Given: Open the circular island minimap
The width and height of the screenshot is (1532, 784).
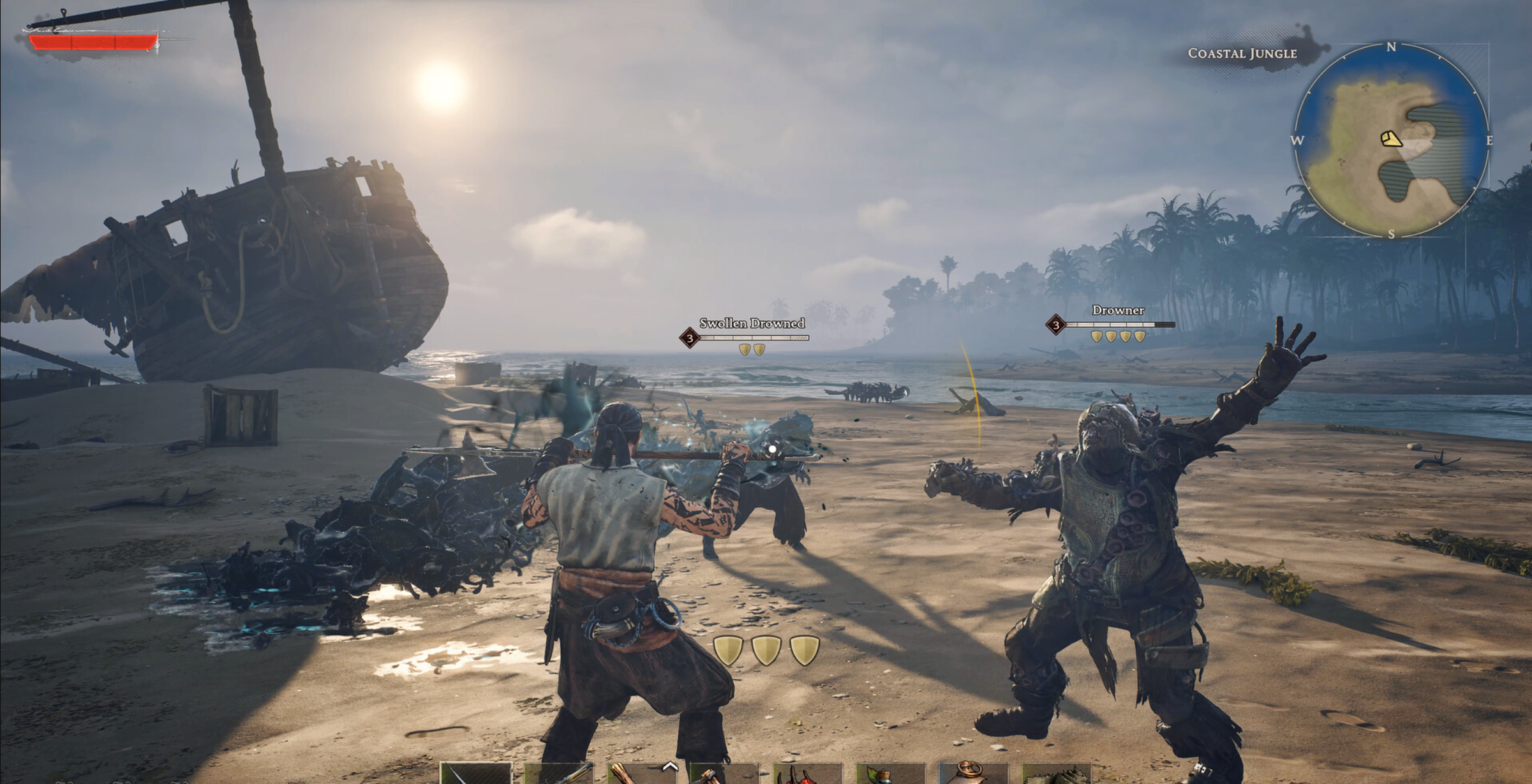Looking at the screenshot, I should tap(1391, 140).
